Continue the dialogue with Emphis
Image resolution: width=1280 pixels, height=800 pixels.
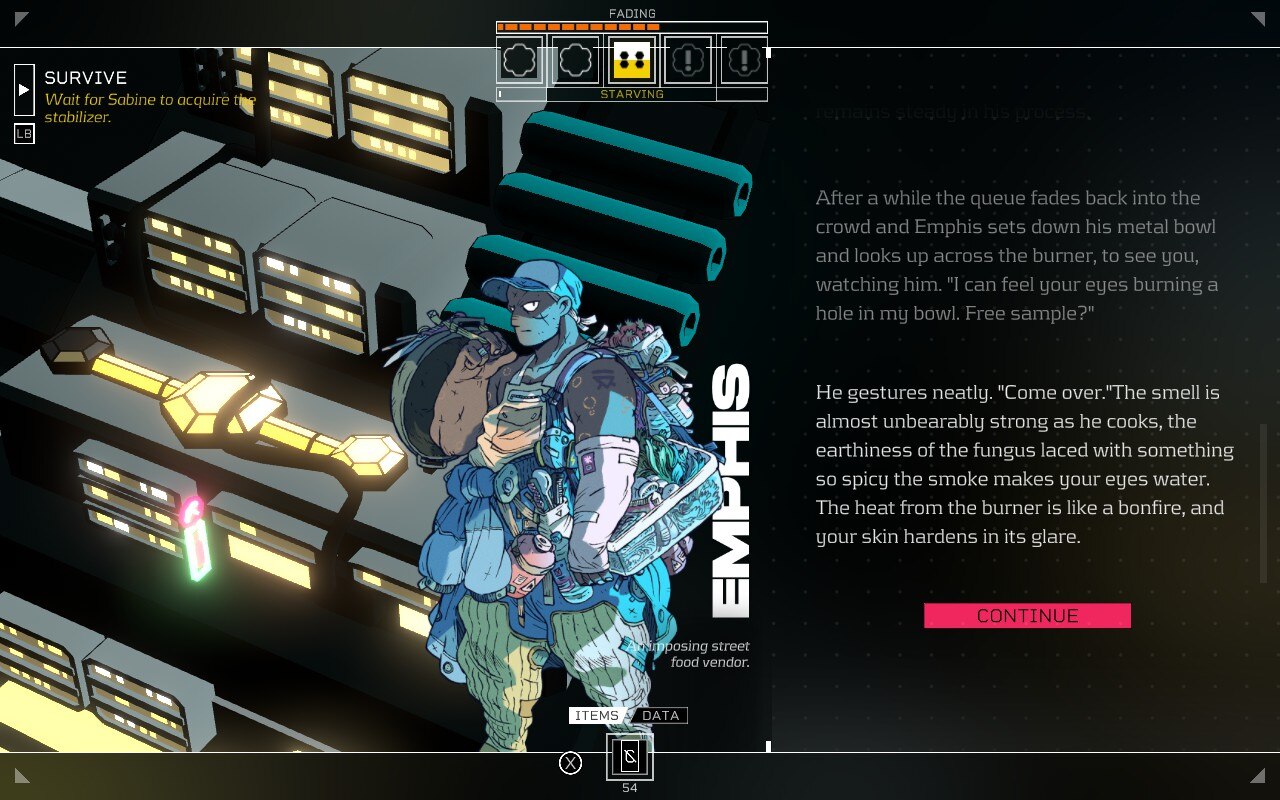(x=1027, y=616)
